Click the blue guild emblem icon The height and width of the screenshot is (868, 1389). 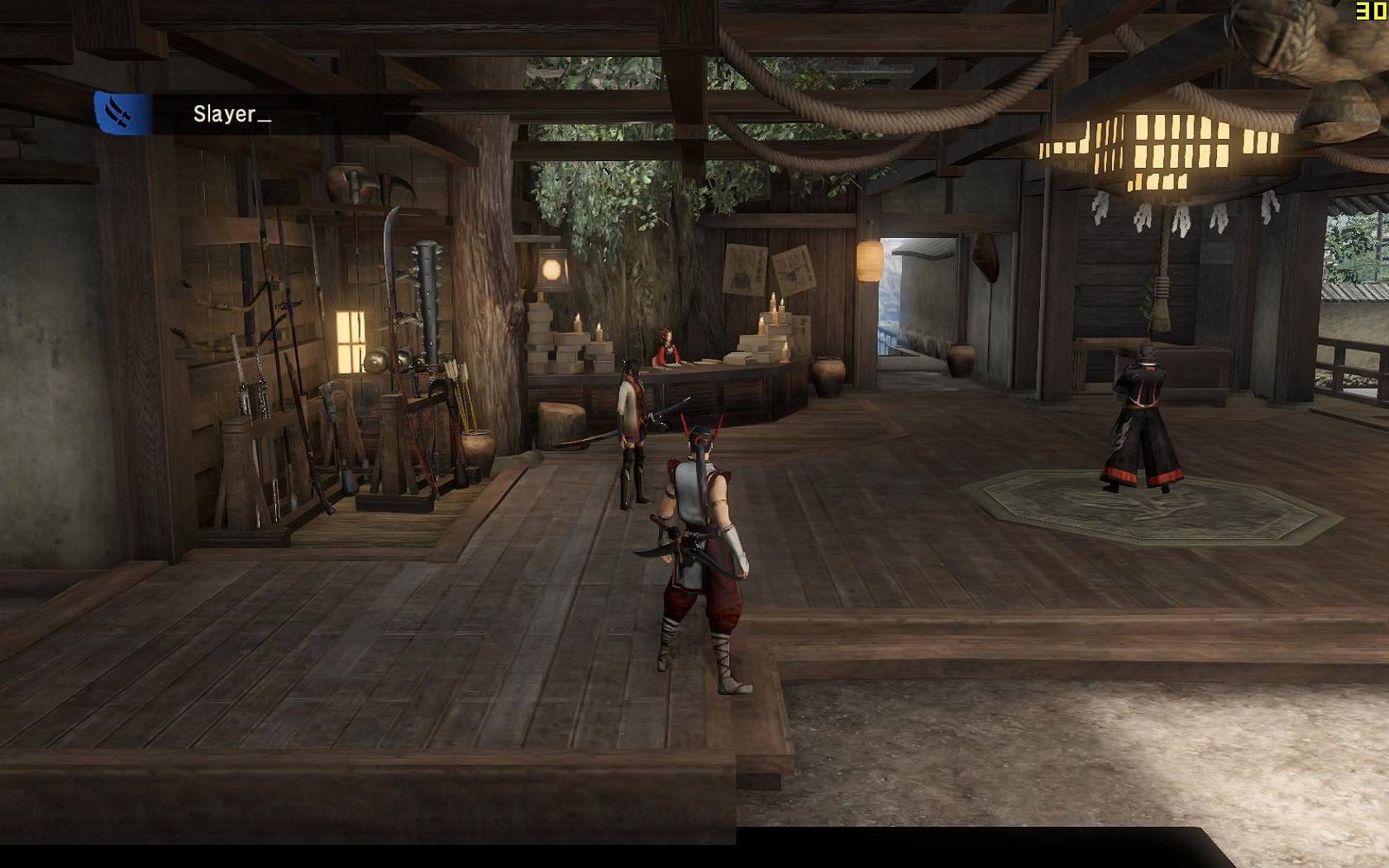click(x=122, y=113)
